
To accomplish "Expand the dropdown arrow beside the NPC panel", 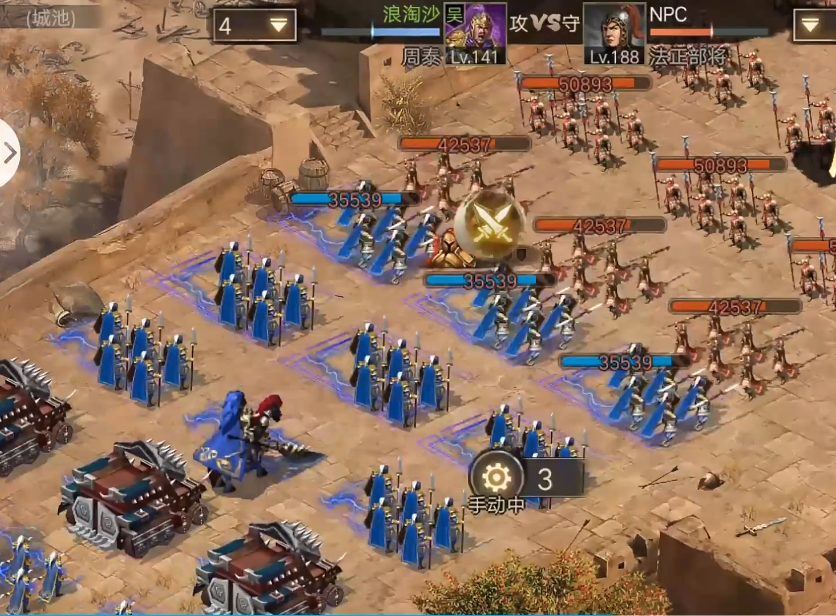I will click(x=813, y=25).
